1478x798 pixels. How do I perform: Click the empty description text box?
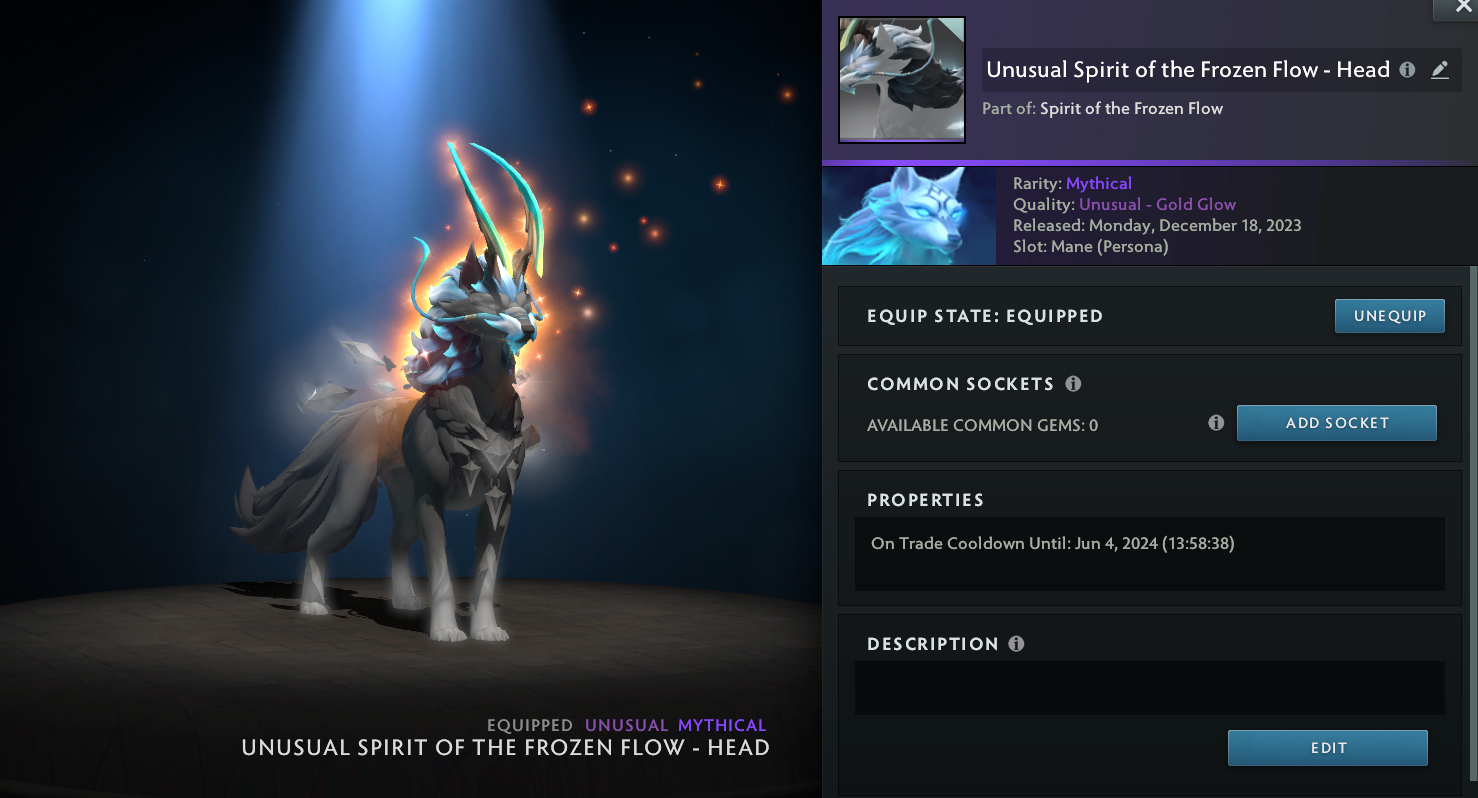(x=1149, y=688)
